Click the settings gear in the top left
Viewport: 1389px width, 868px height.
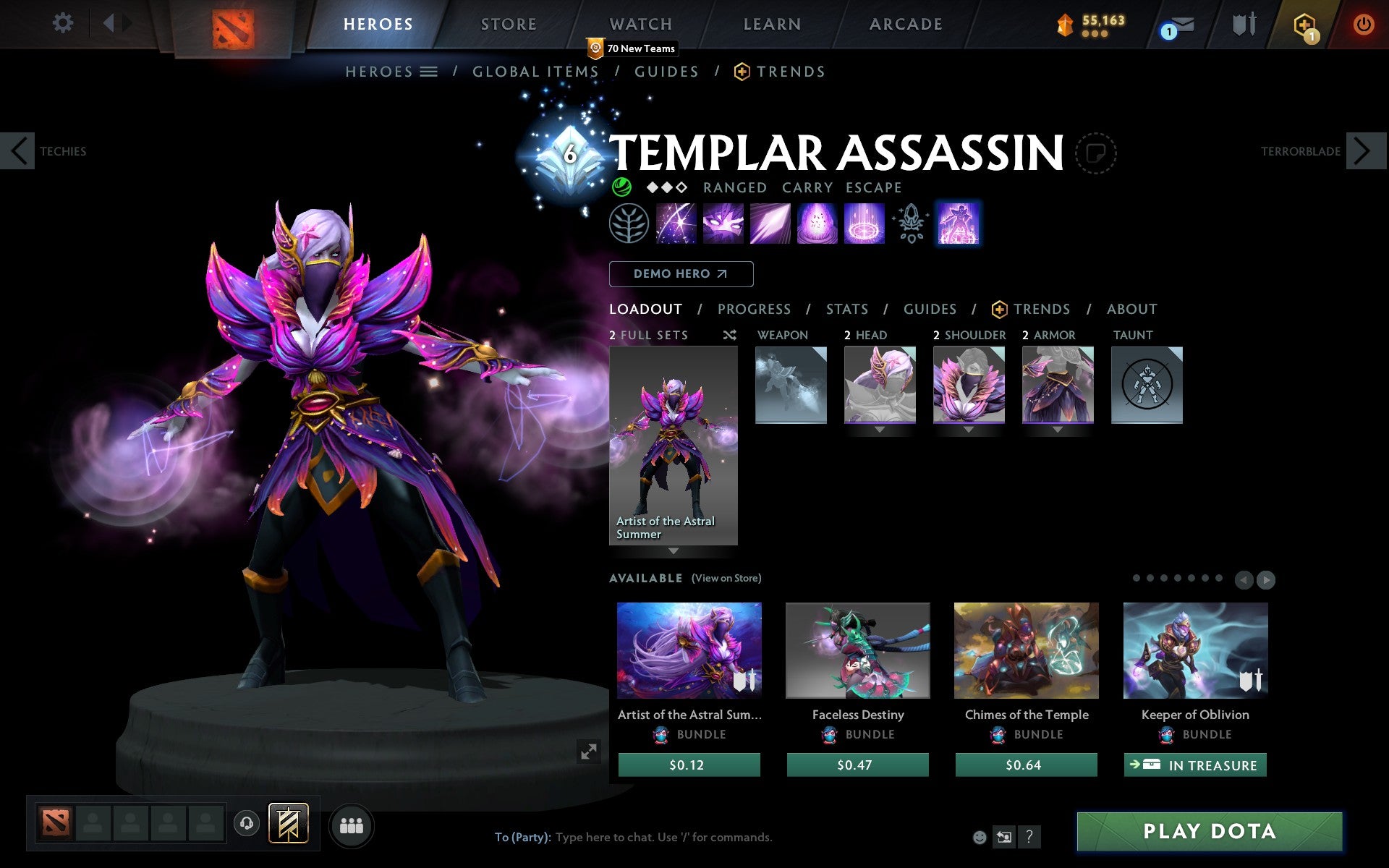(64, 23)
